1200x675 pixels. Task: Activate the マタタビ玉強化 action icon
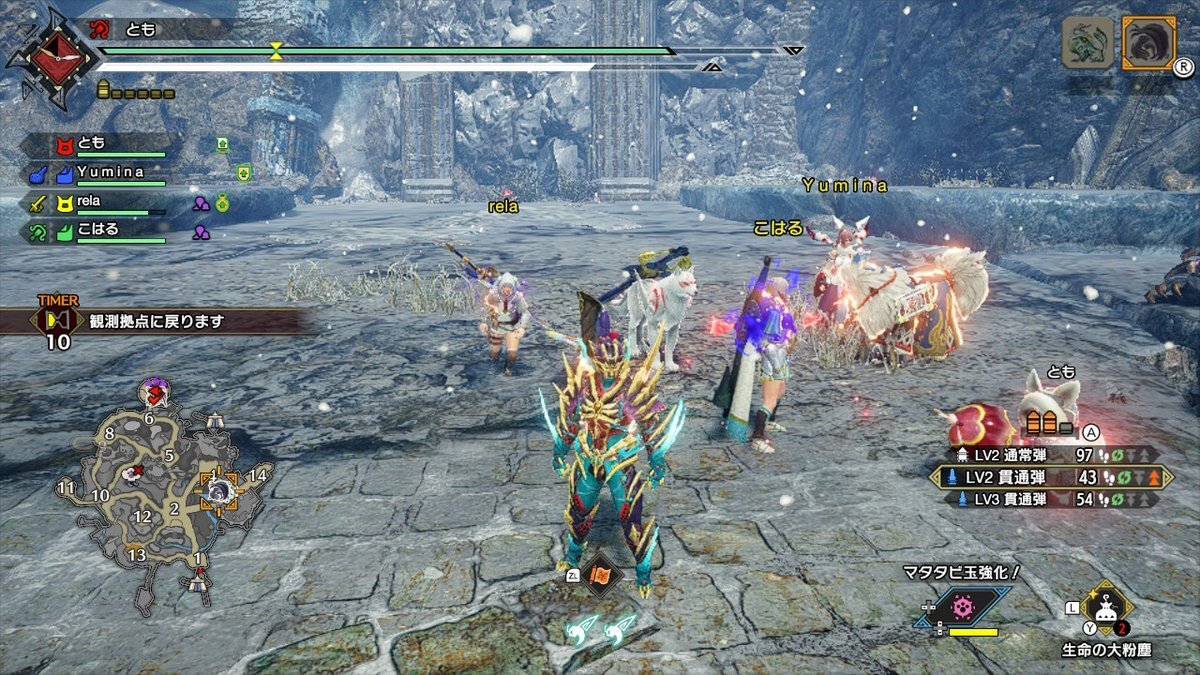click(962, 607)
